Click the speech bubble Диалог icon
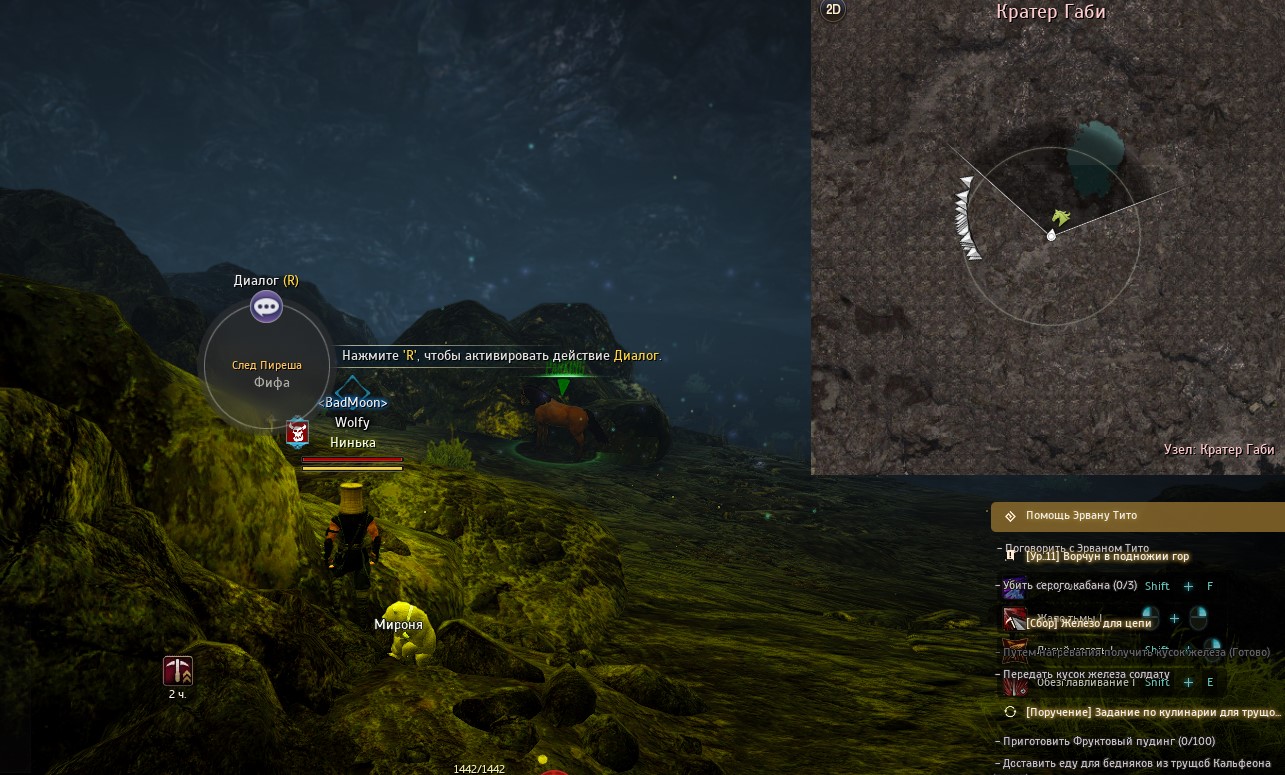1285x775 pixels. pyautogui.click(x=266, y=306)
